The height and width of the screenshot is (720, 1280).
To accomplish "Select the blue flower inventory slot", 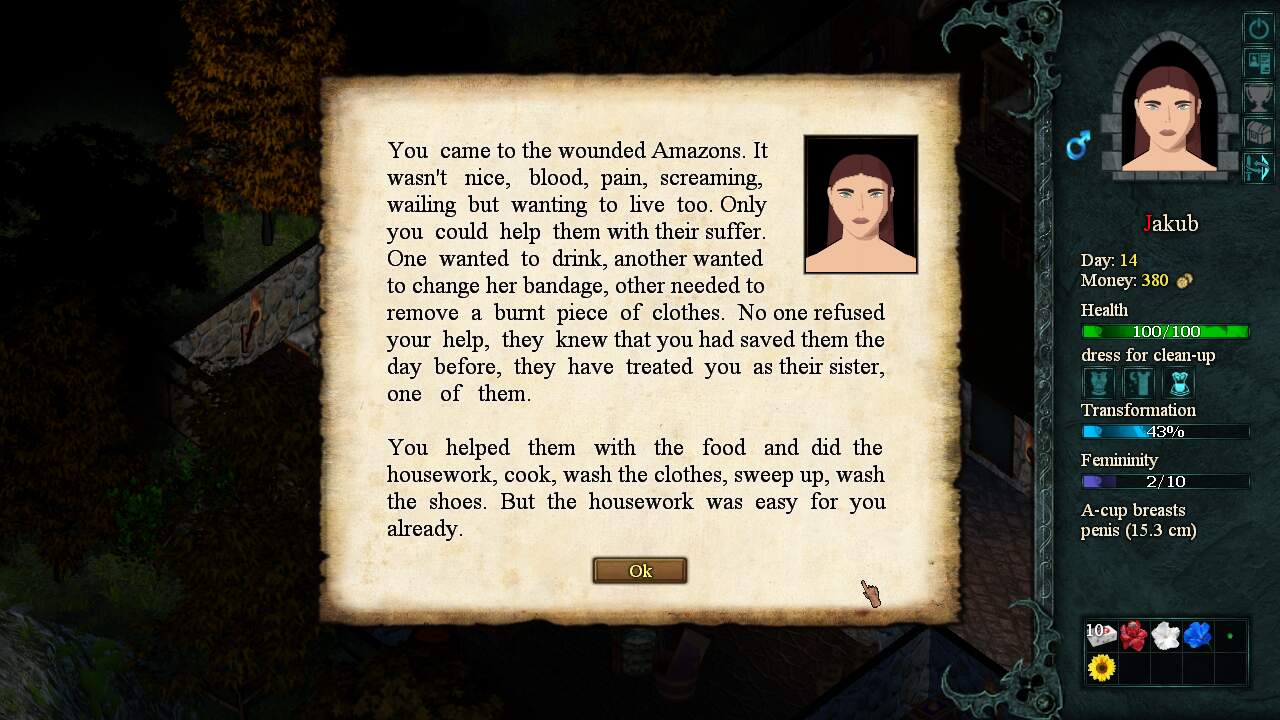I will click(1197, 635).
